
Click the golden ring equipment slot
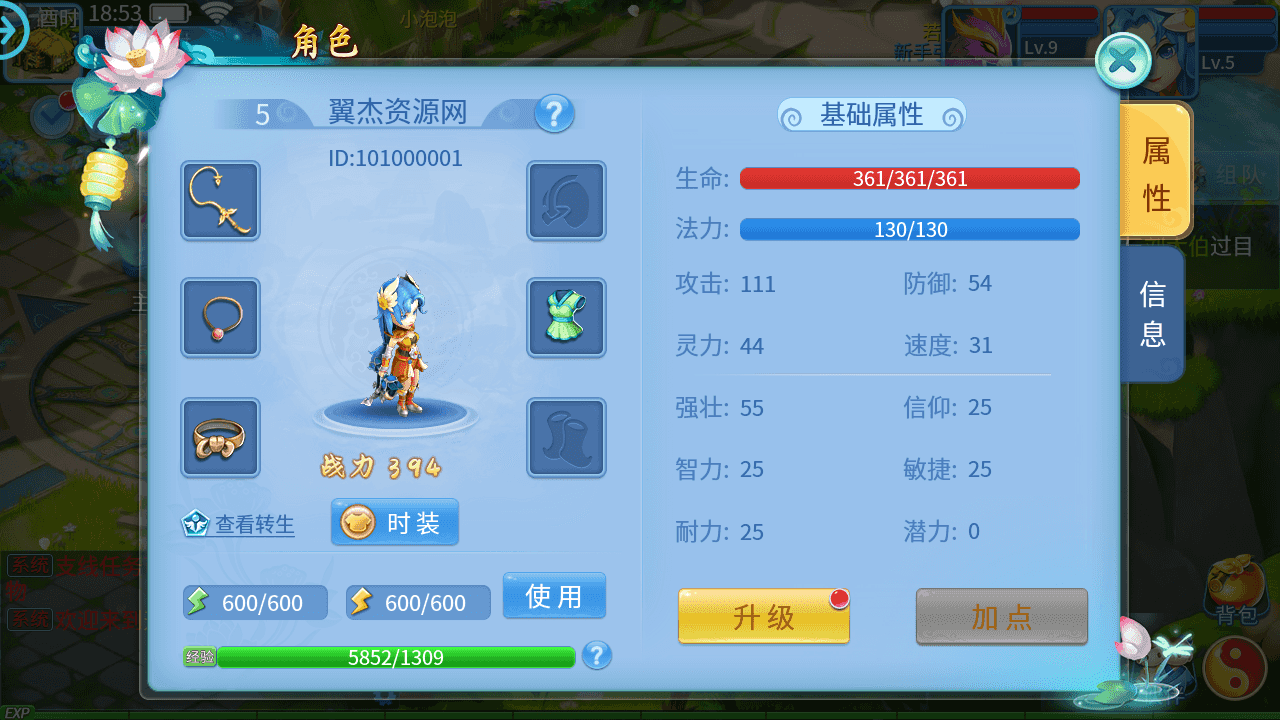coord(219,437)
